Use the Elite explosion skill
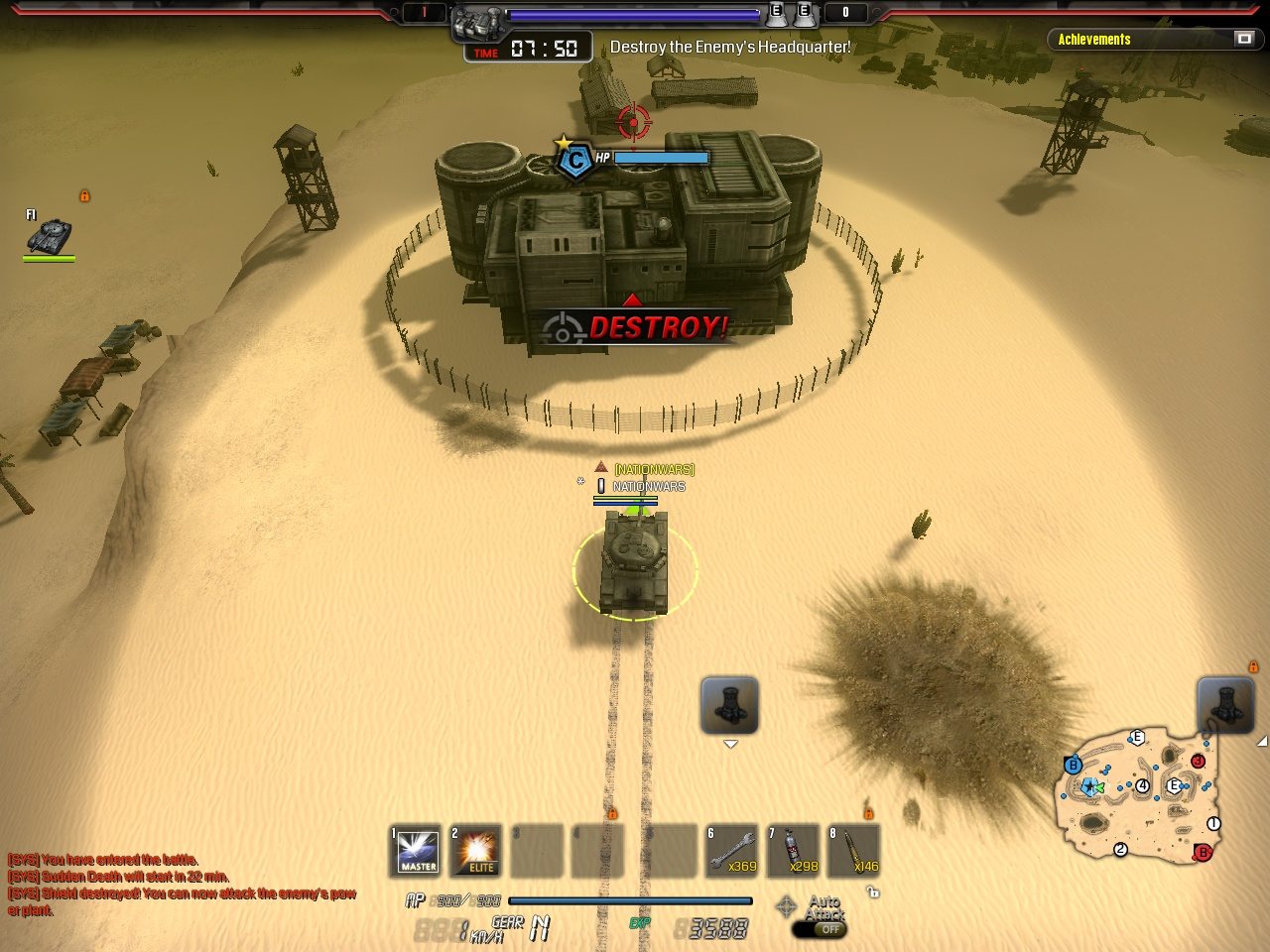1270x952 pixels. pyautogui.click(x=476, y=851)
